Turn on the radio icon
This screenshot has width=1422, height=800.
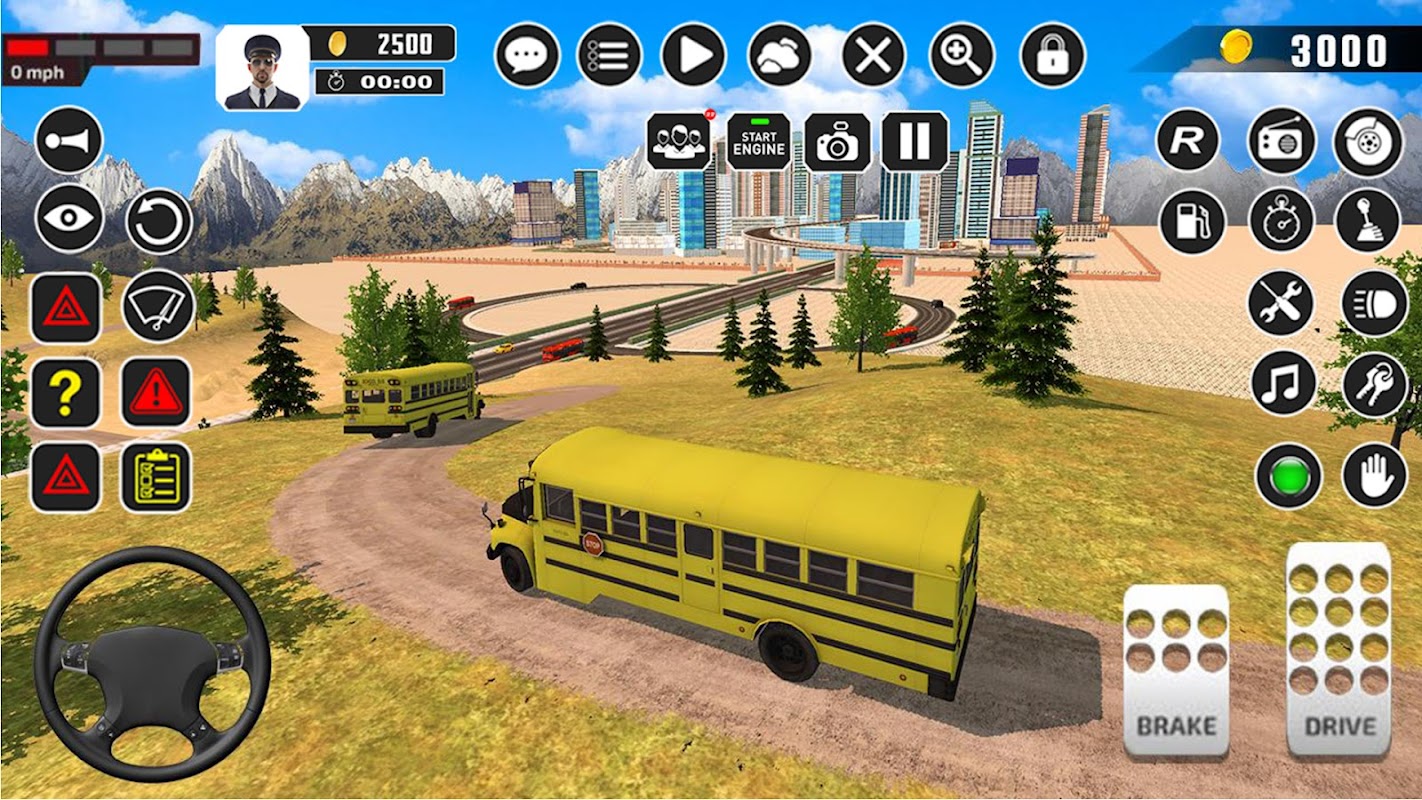click(1281, 141)
